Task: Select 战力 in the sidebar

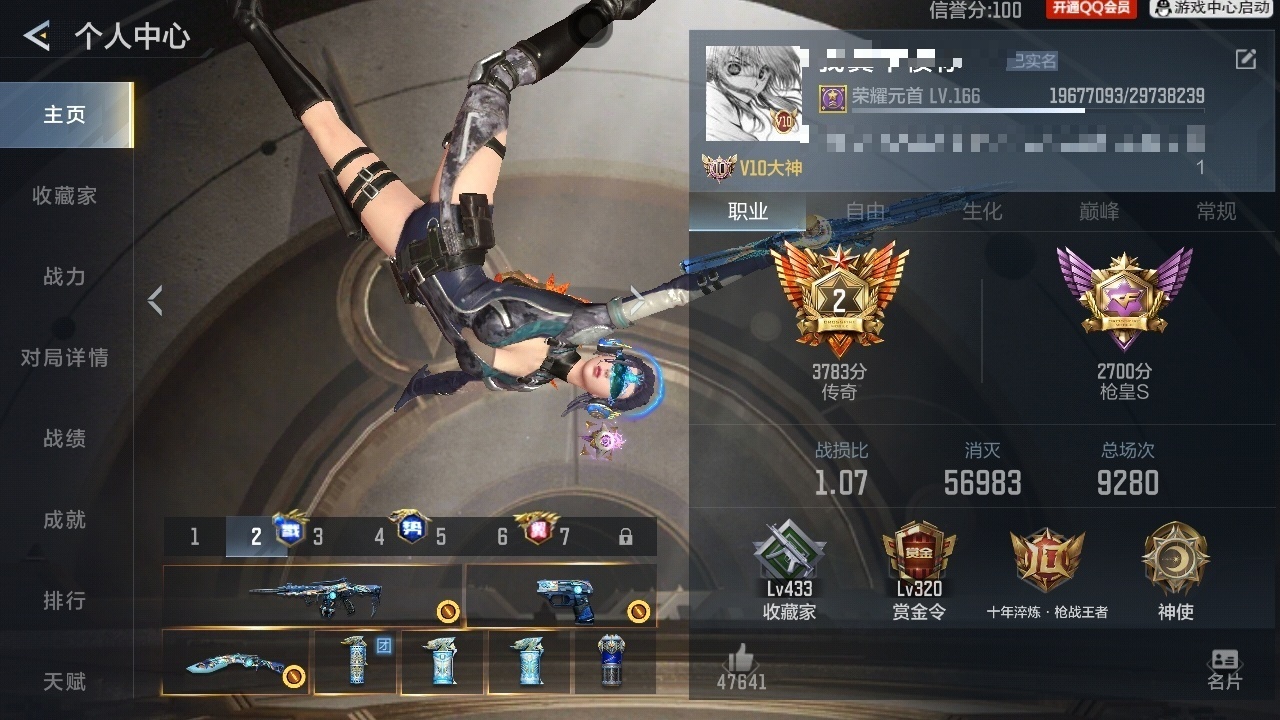Action: [x=65, y=277]
